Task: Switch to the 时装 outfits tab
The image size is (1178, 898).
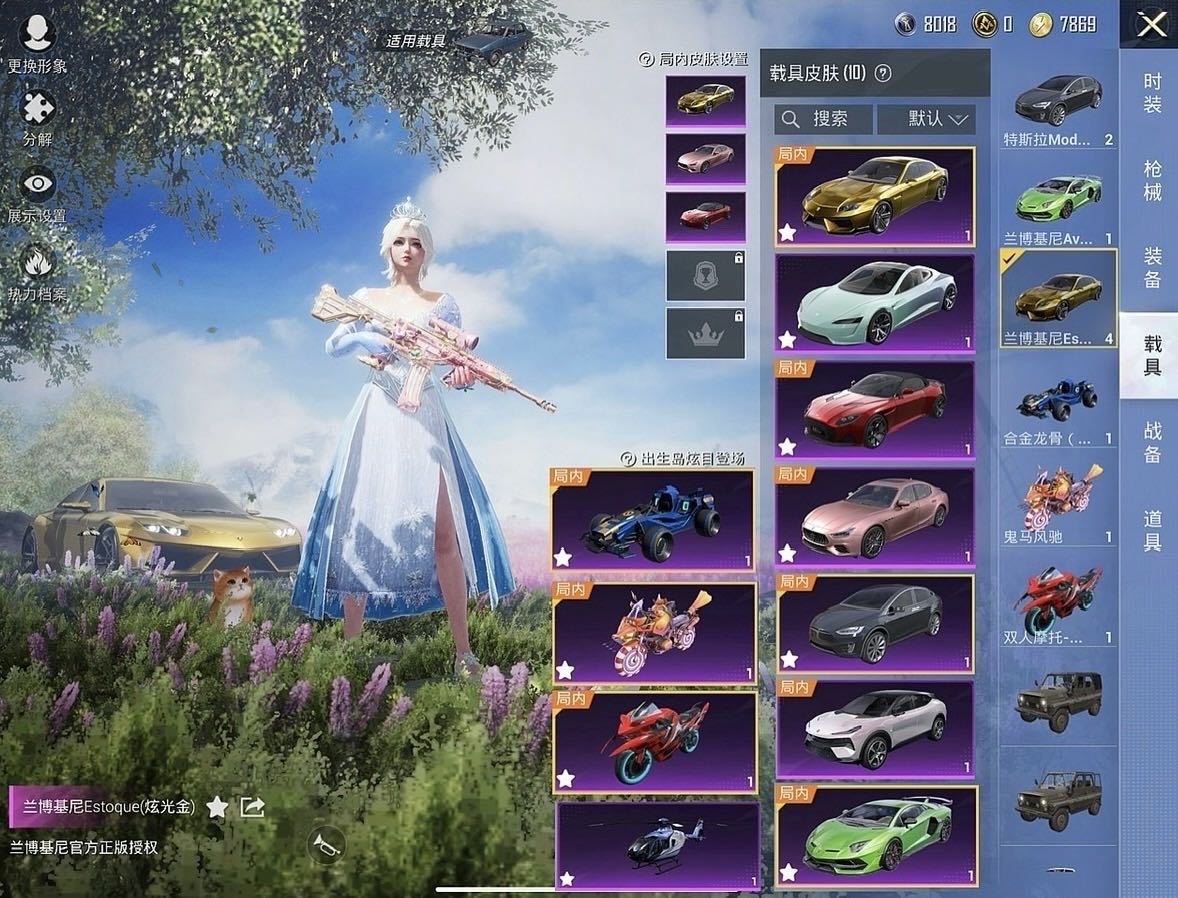Action: point(1152,93)
